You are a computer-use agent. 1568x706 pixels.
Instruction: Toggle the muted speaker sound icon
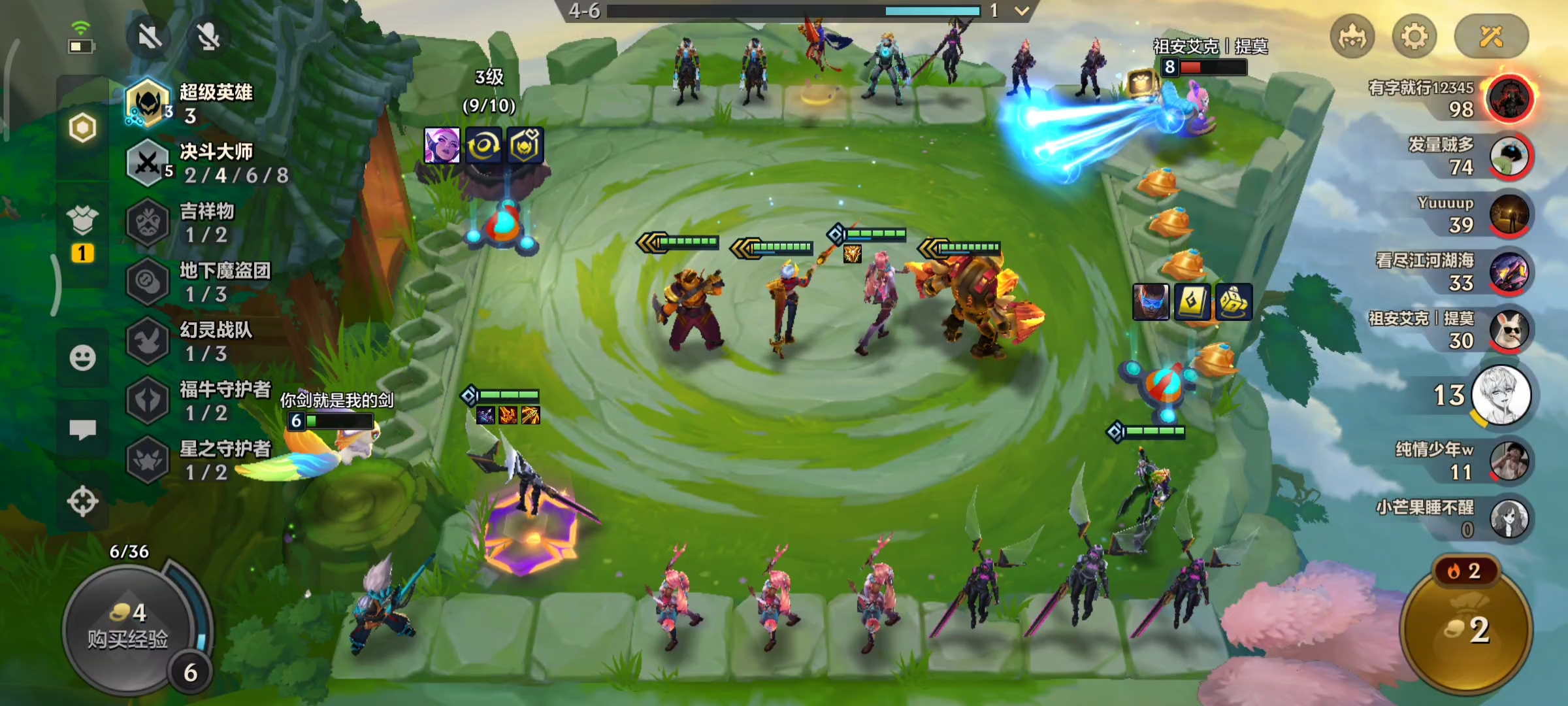coord(150,37)
